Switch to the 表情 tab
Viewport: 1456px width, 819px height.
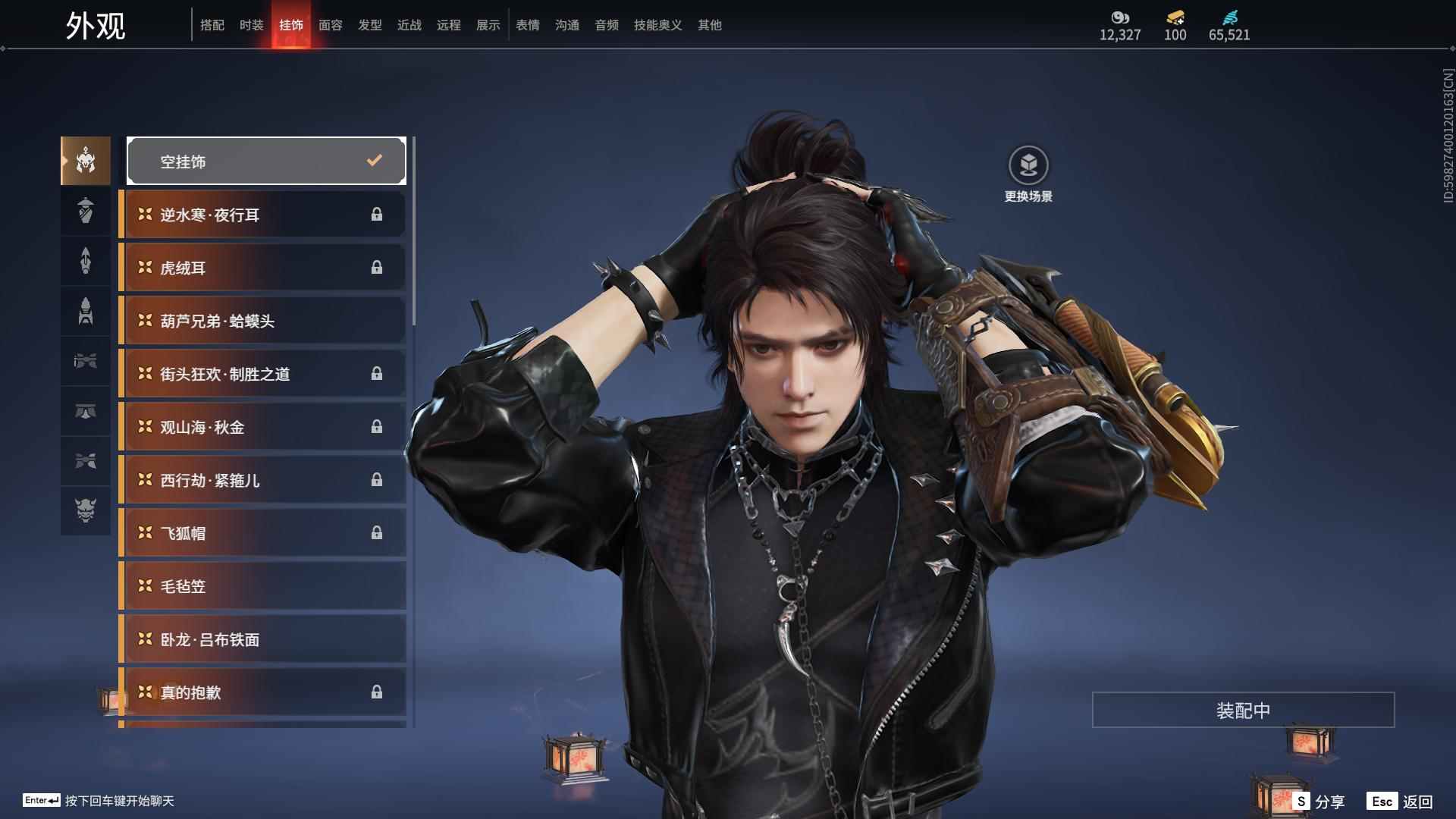coord(527,25)
